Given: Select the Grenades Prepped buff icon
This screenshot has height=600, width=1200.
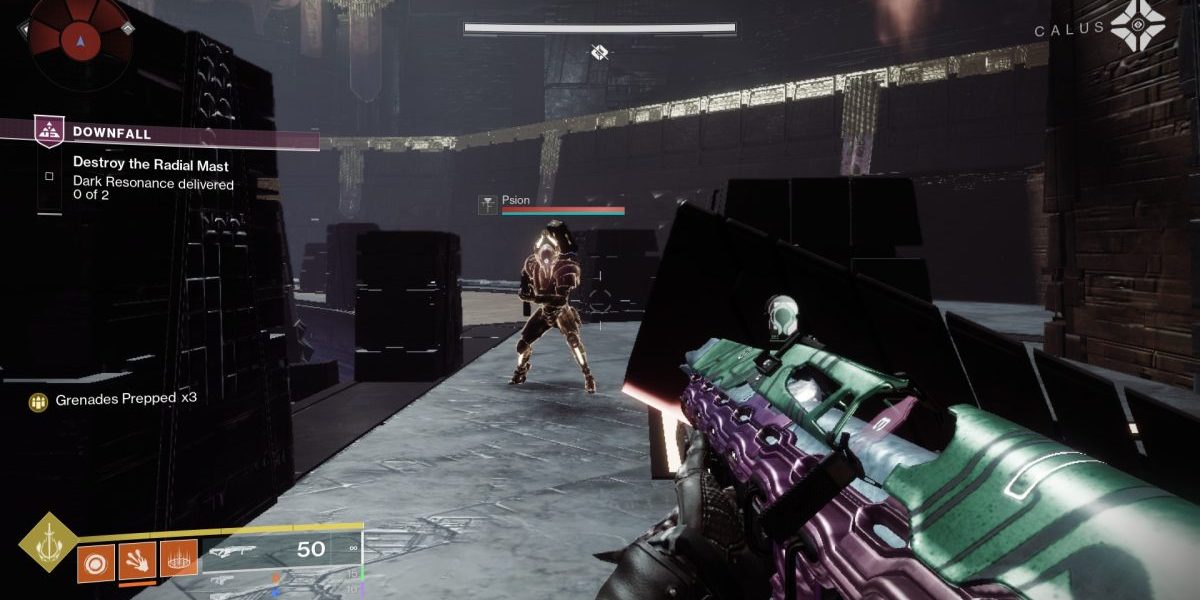Looking at the screenshot, I should [40, 401].
